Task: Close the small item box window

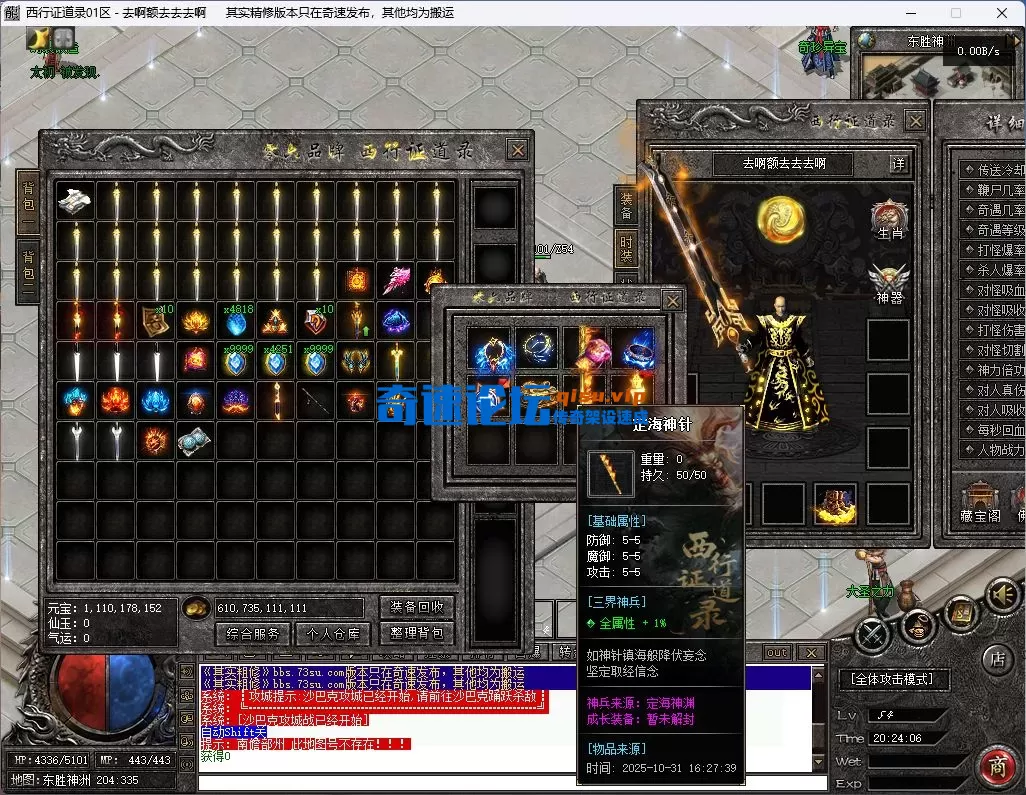Action: [x=673, y=300]
